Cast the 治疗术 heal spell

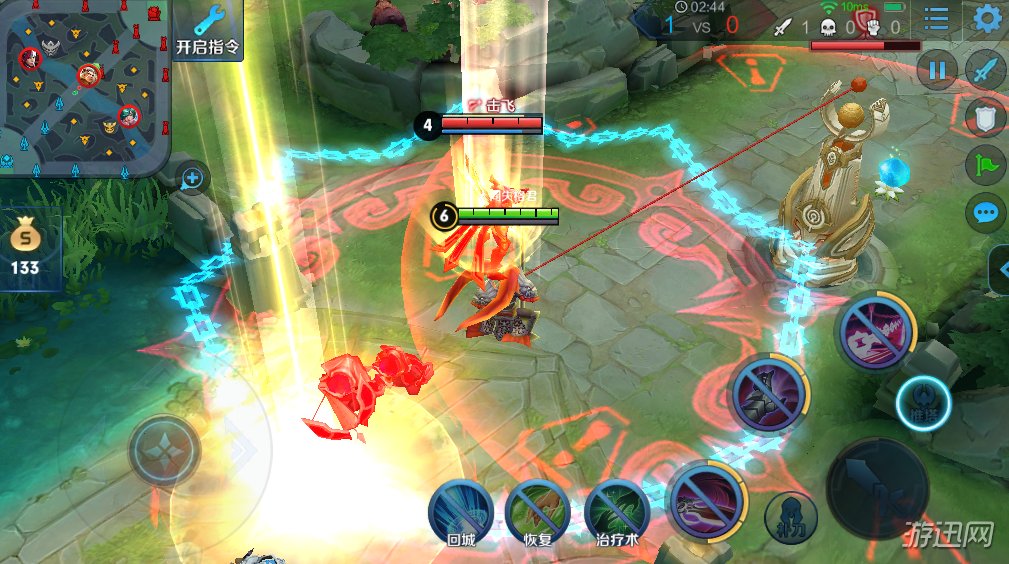[617, 510]
